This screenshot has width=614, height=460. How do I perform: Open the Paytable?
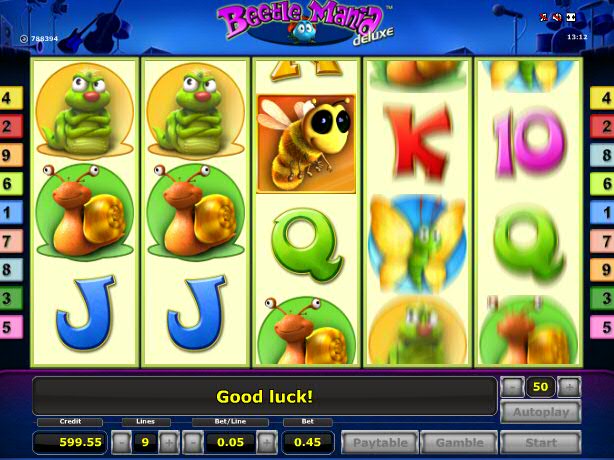379,442
